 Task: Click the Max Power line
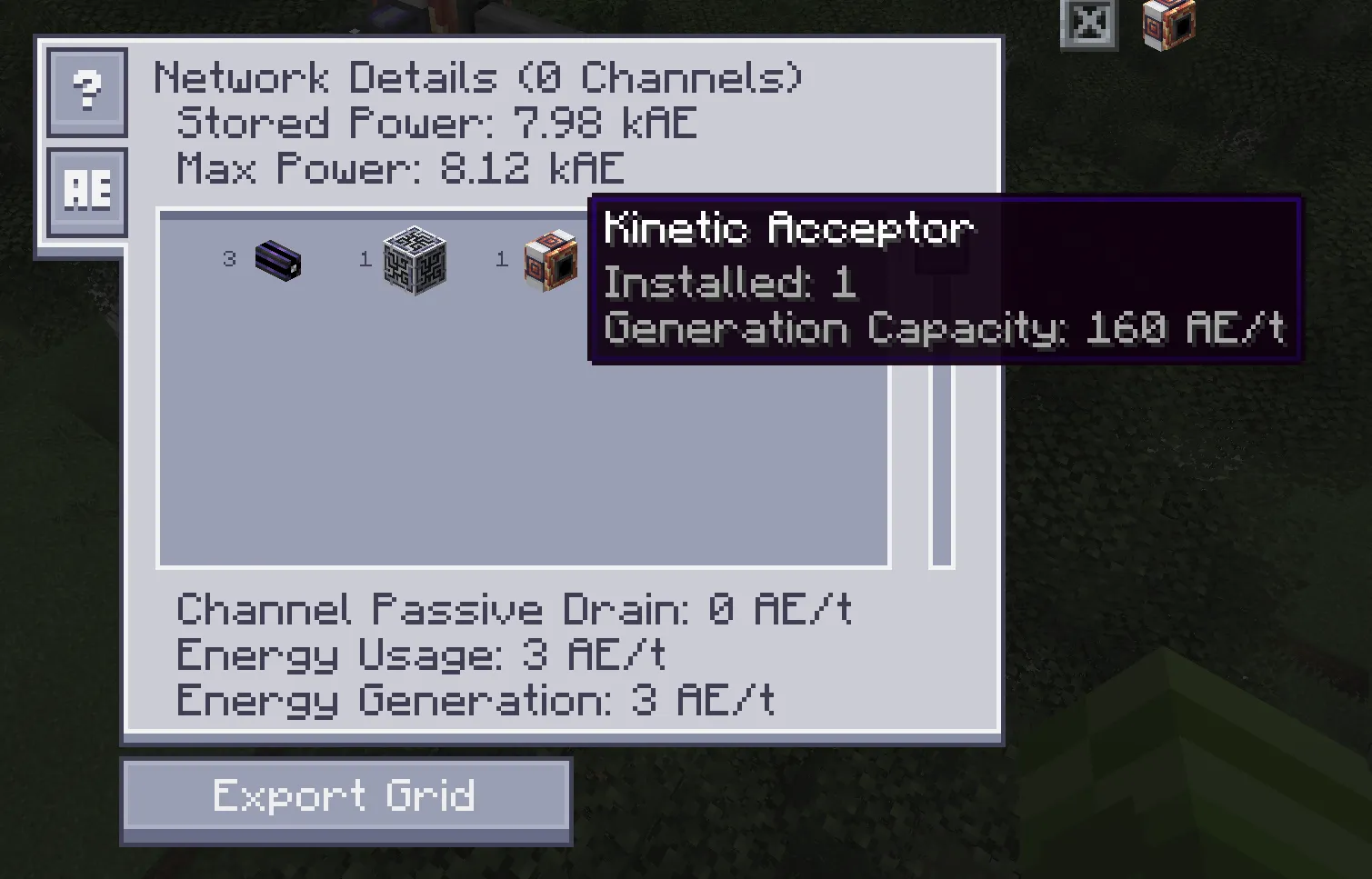[x=398, y=170]
